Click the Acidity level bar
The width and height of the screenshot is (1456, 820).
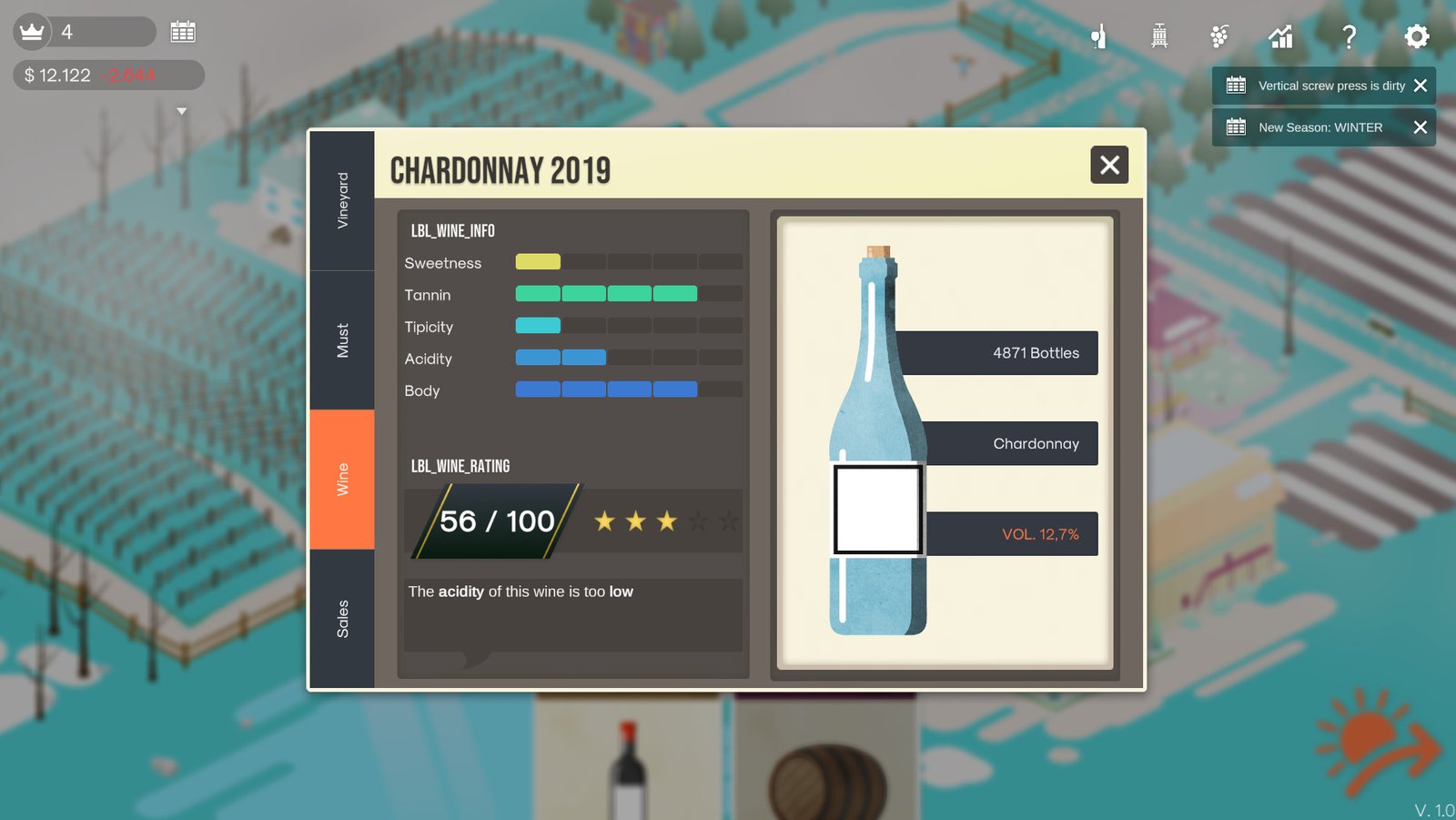(x=560, y=357)
